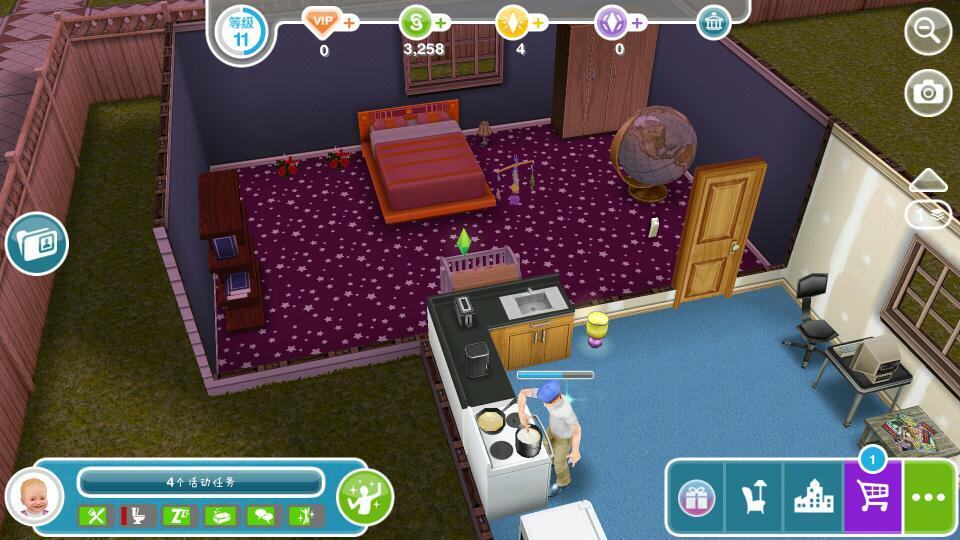Check the hunger need fork-and-knife icon
Screen dimensions: 960x540
click(93, 516)
